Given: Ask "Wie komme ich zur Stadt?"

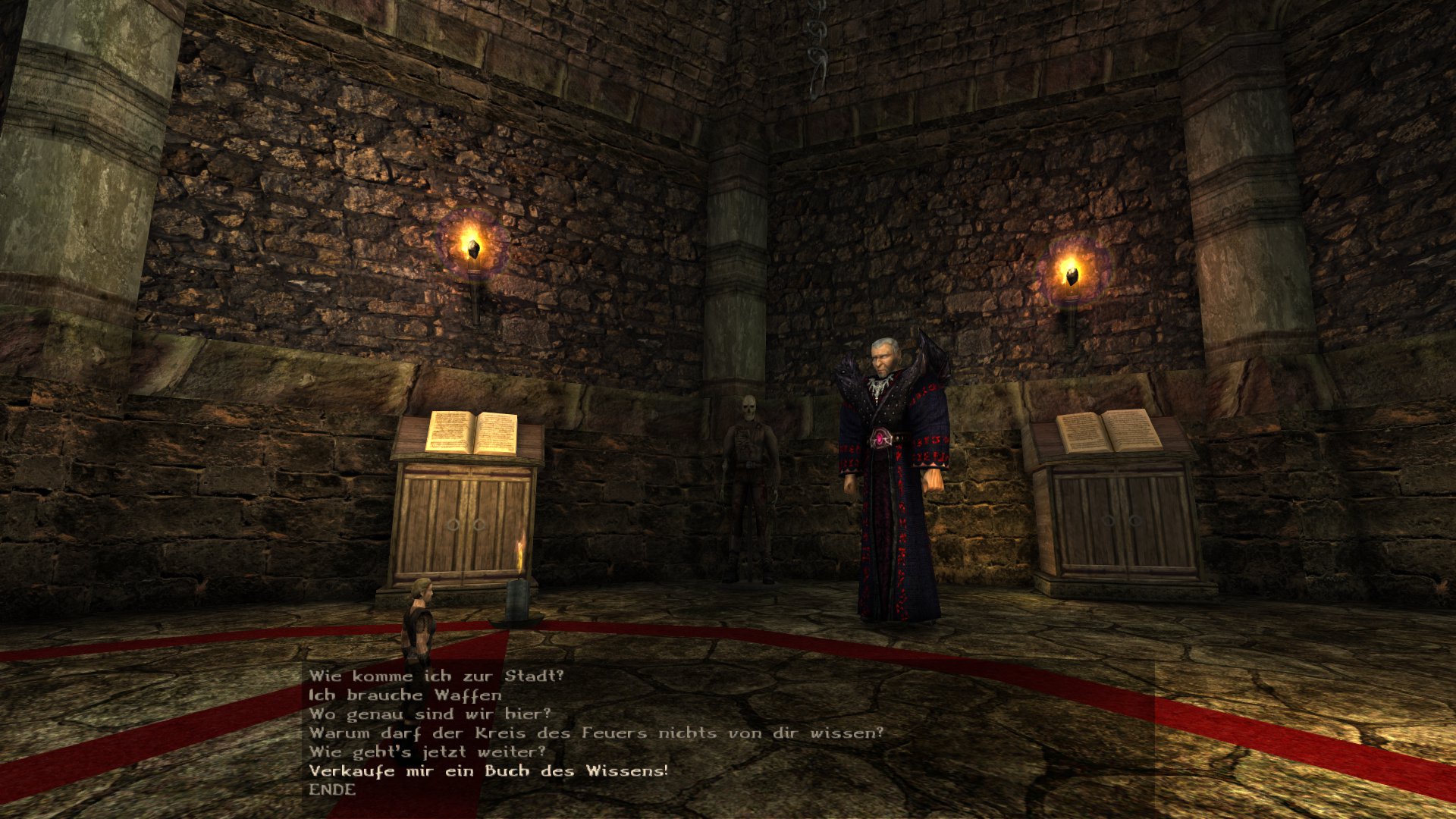Looking at the screenshot, I should [x=436, y=676].
